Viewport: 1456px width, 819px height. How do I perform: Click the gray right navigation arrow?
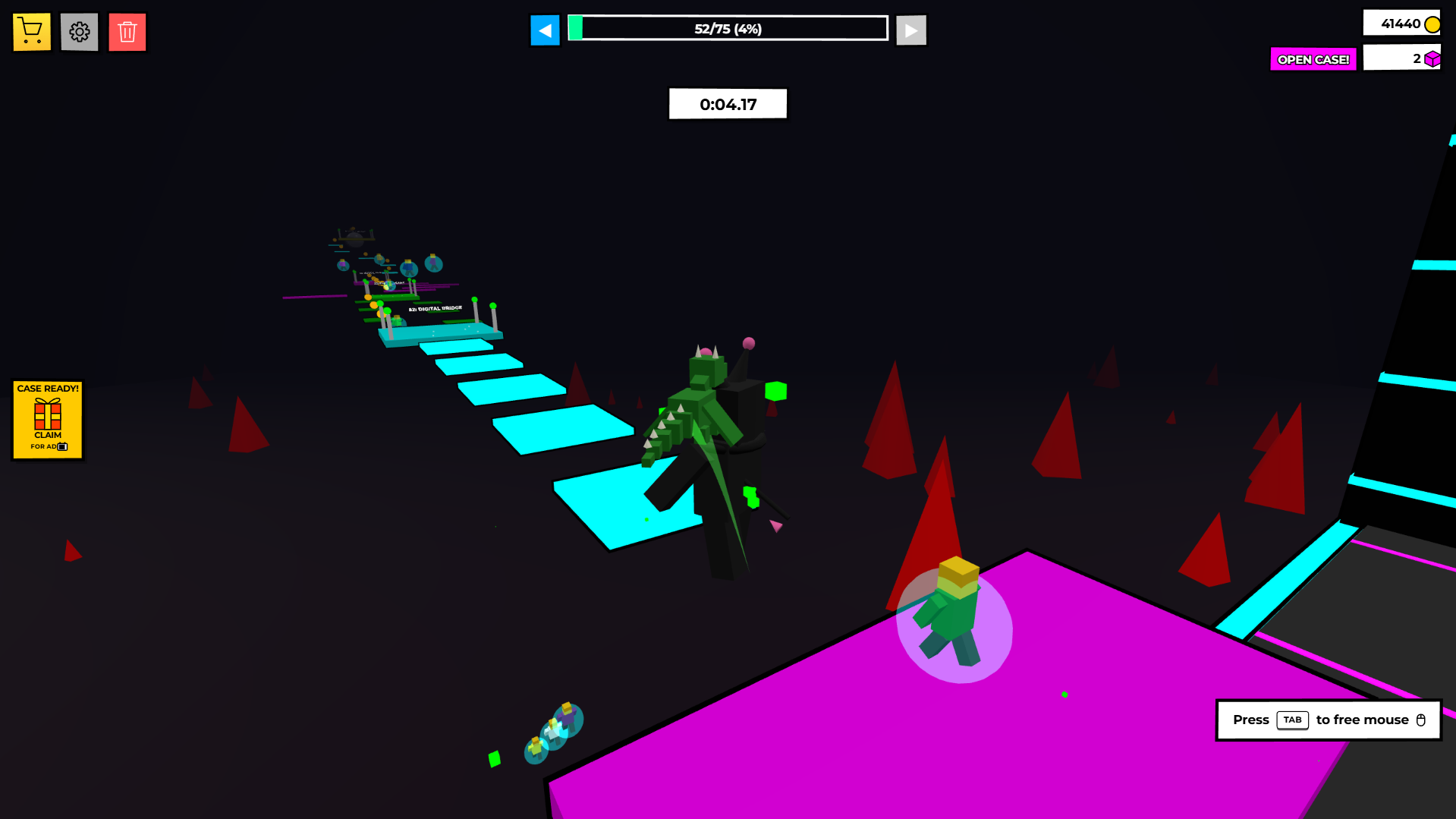[x=910, y=29]
